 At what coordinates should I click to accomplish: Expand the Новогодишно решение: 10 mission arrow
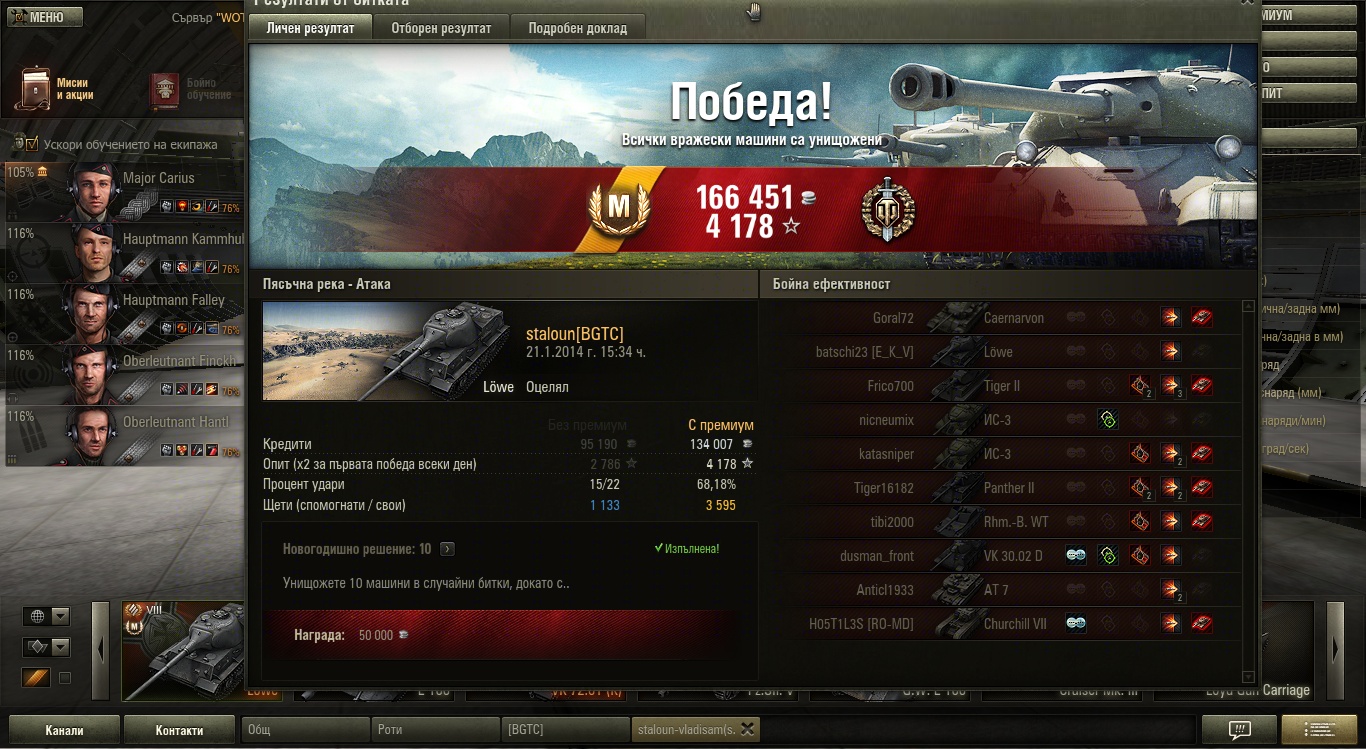click(447, 549)
